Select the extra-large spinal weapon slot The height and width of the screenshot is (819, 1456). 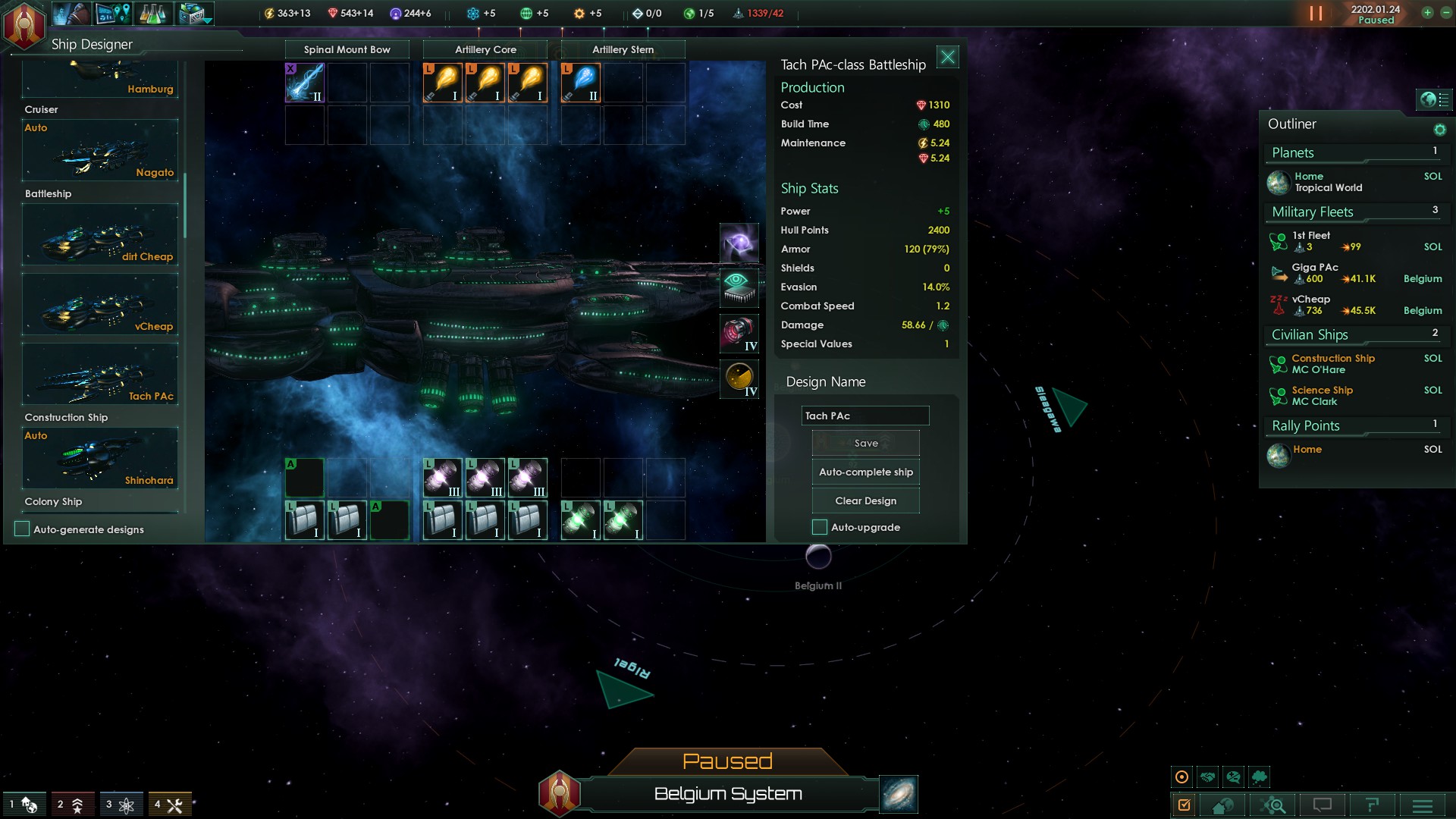(x=305, y=83)
